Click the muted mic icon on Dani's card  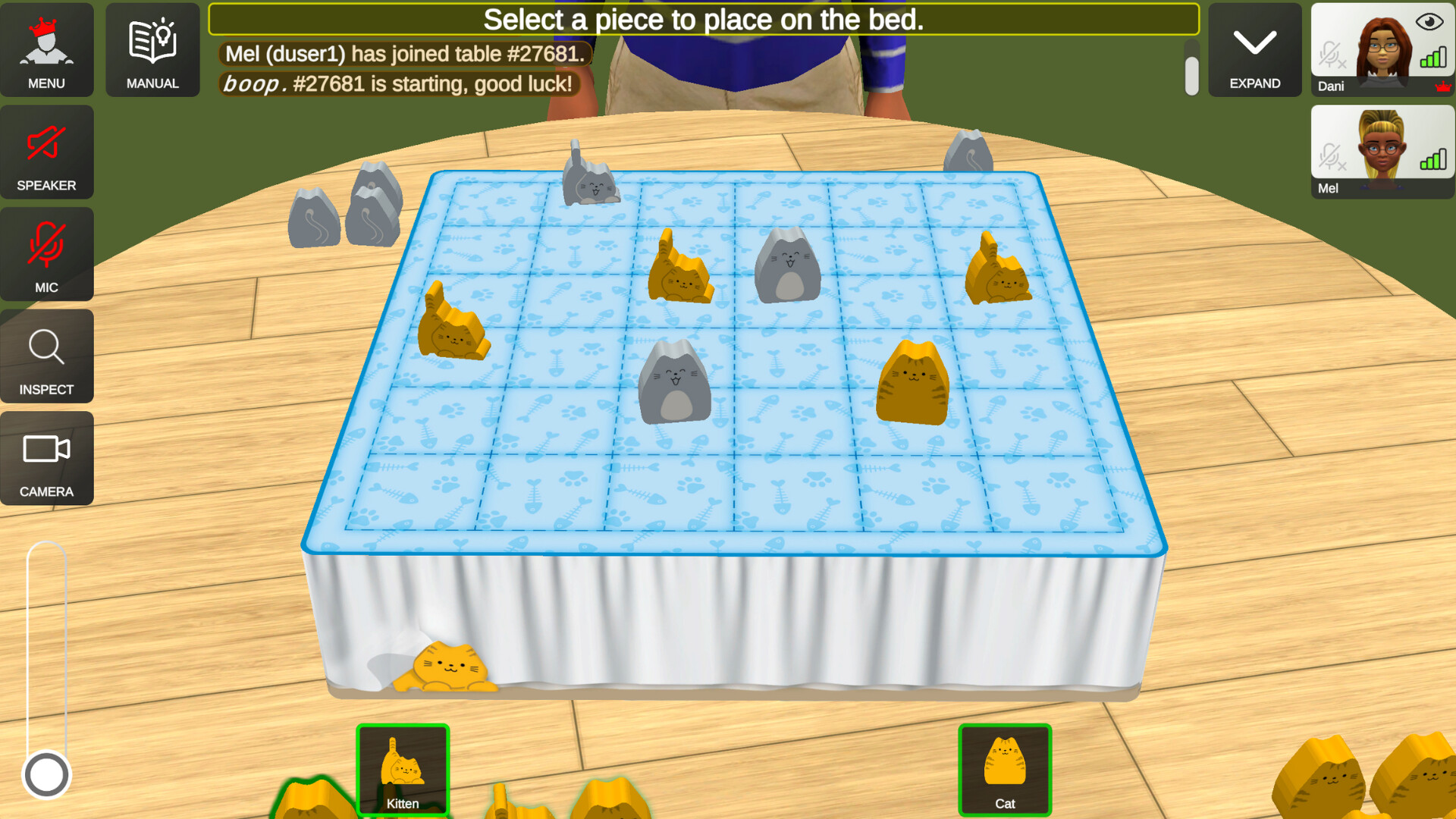[x=1332, y=55]
